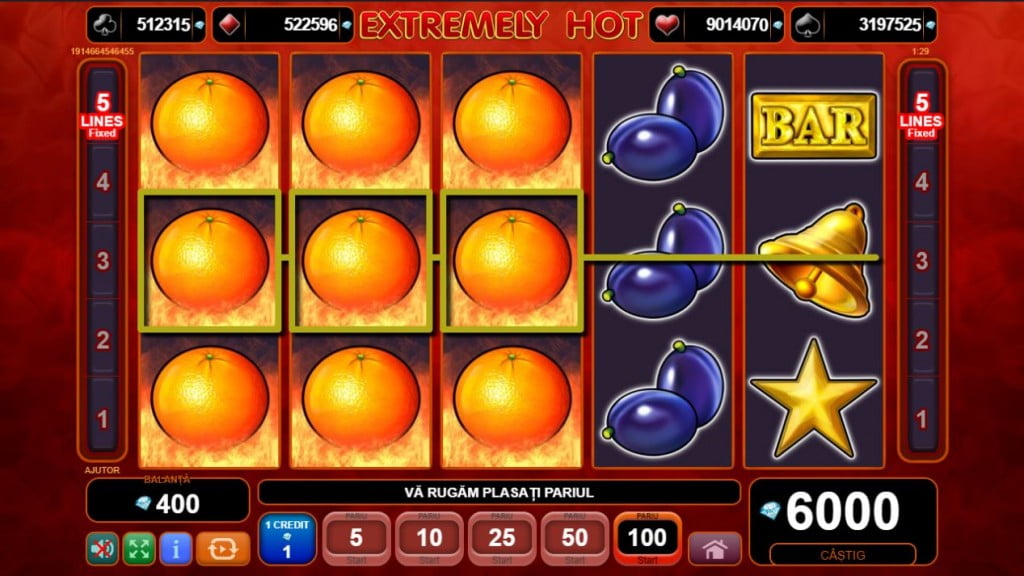Toggle the muted sound speaker button
This screenshot has width=1024, height=576.
(102, 548)
